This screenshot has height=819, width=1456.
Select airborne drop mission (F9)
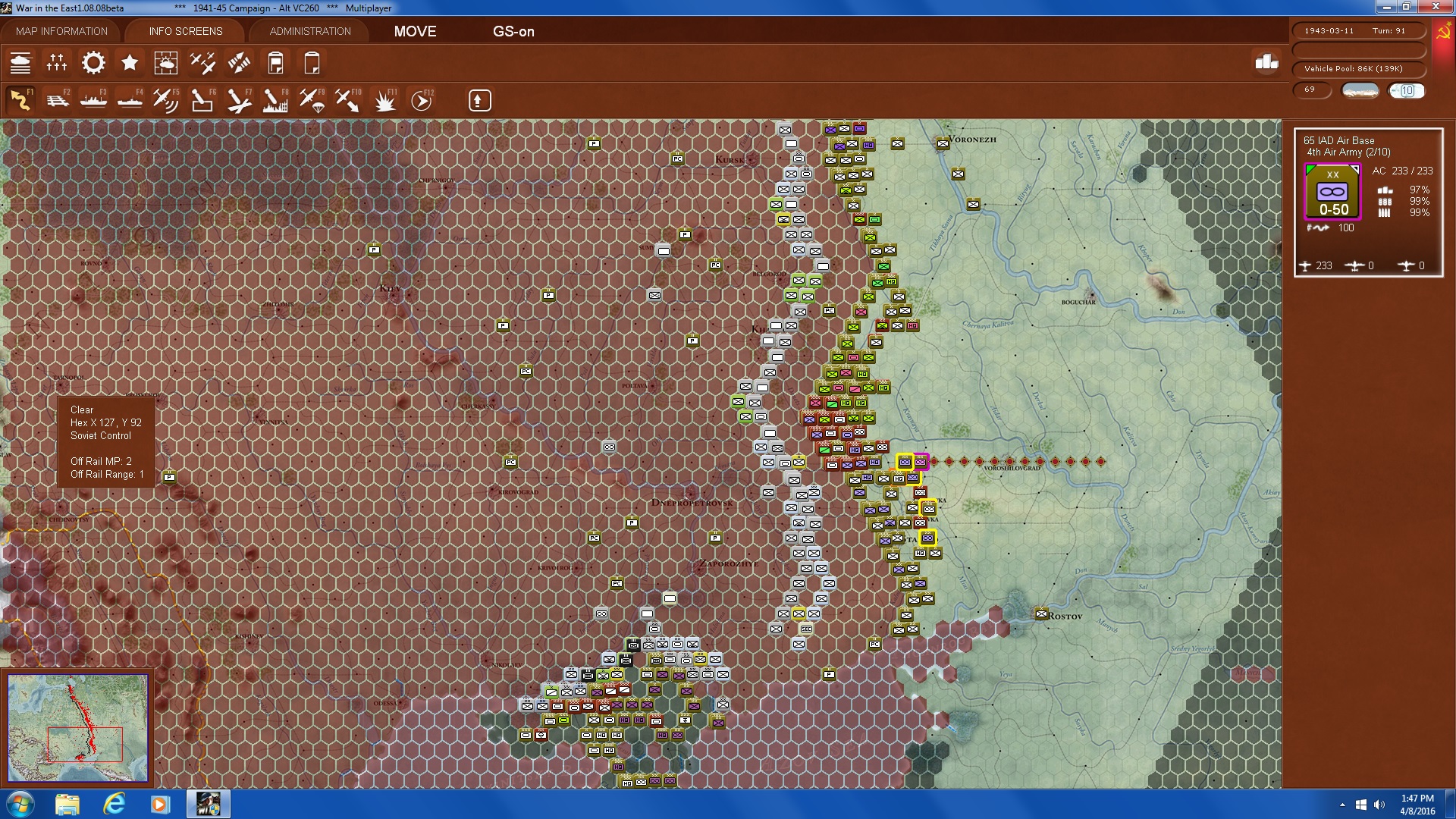(x=313, y=99)
